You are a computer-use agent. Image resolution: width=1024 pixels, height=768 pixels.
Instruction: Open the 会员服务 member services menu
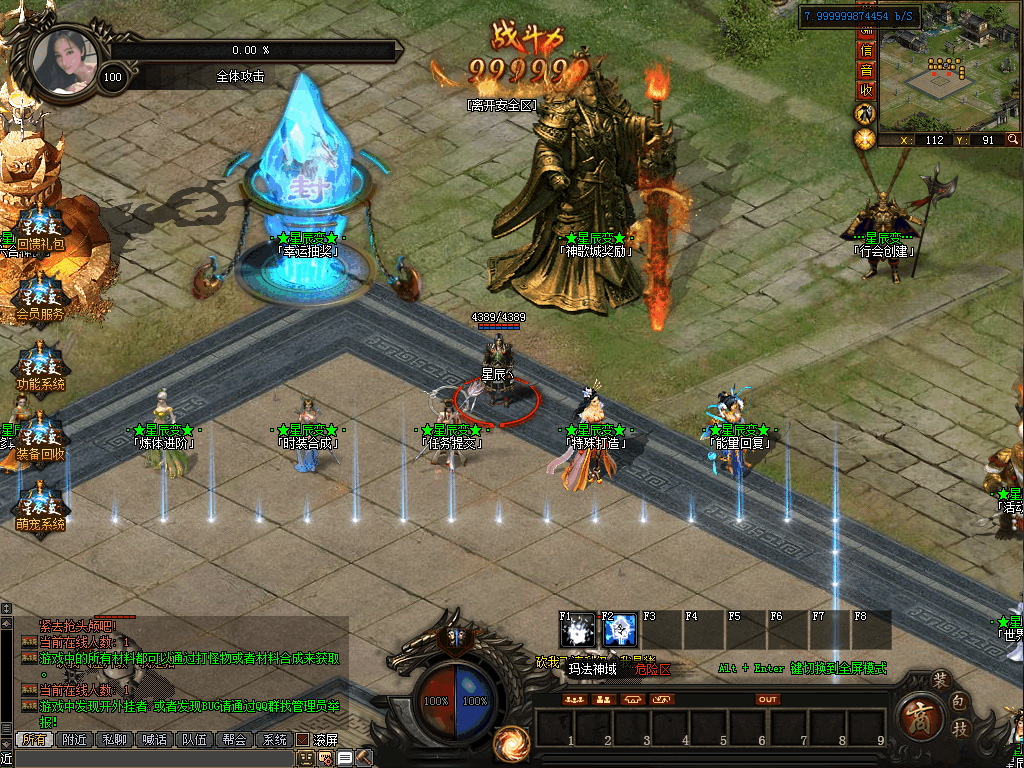[40, 299]
